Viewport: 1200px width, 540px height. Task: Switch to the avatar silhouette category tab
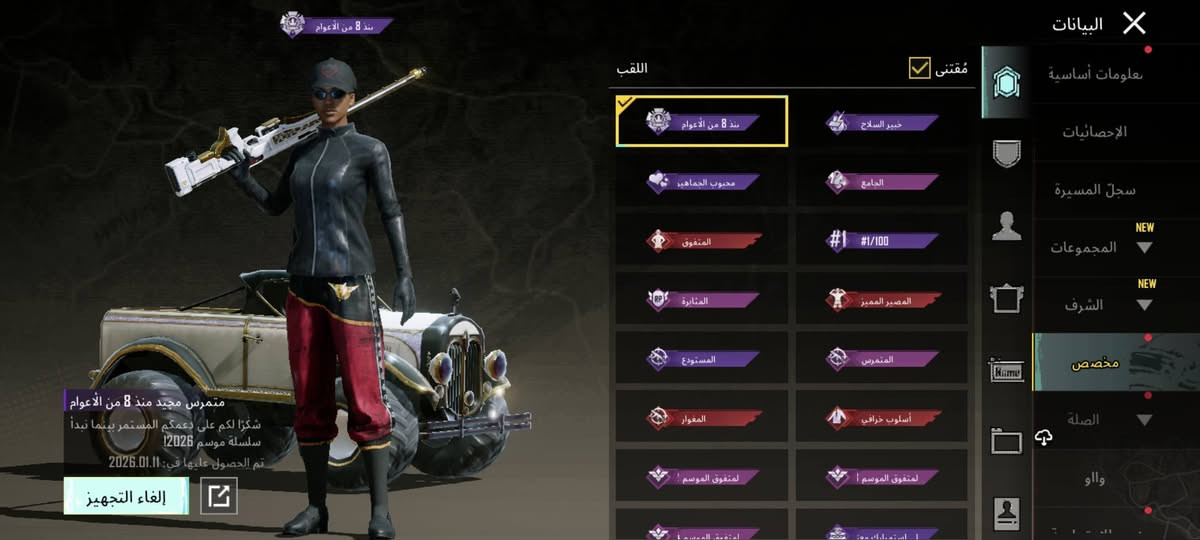pos(1005,227)
